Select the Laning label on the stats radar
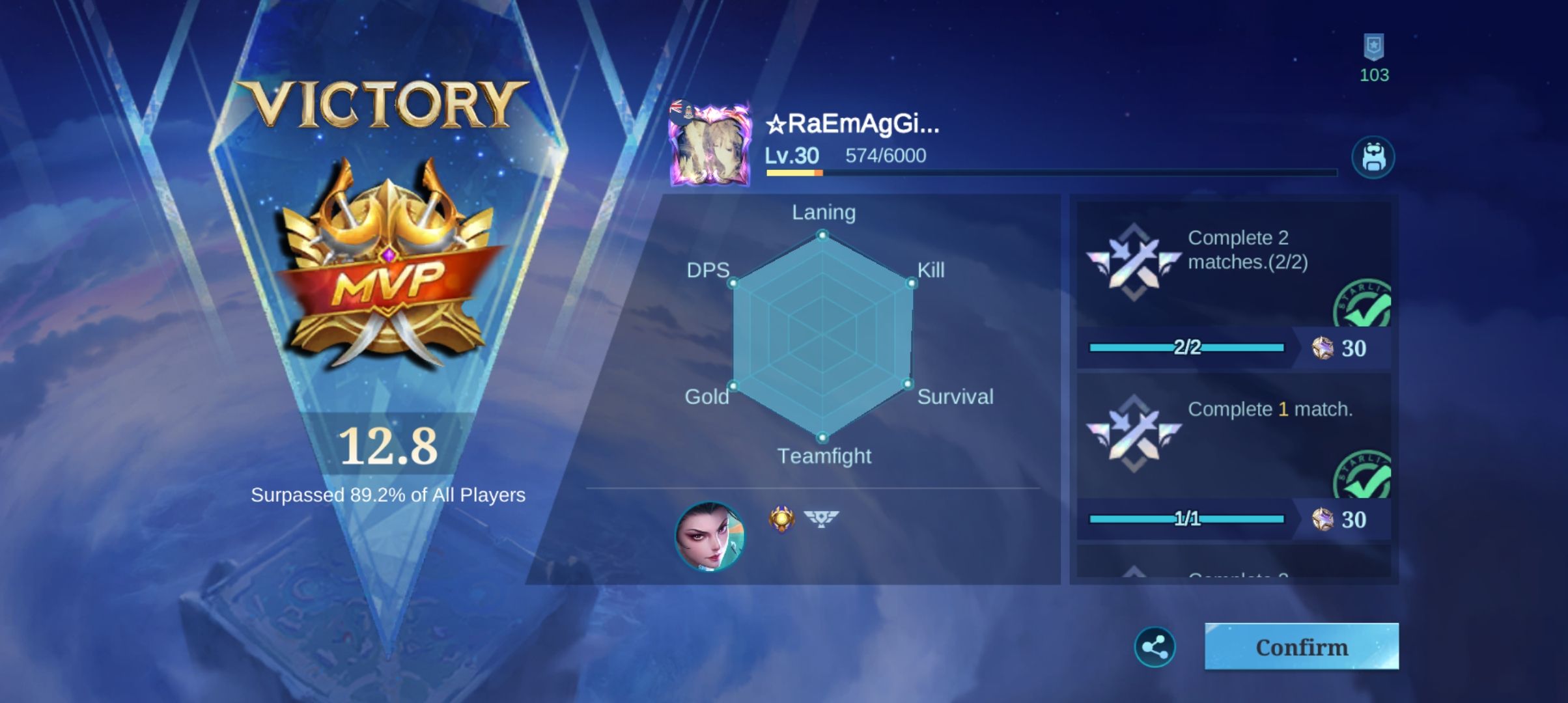Screen dimensions: 1568x703 824,212
